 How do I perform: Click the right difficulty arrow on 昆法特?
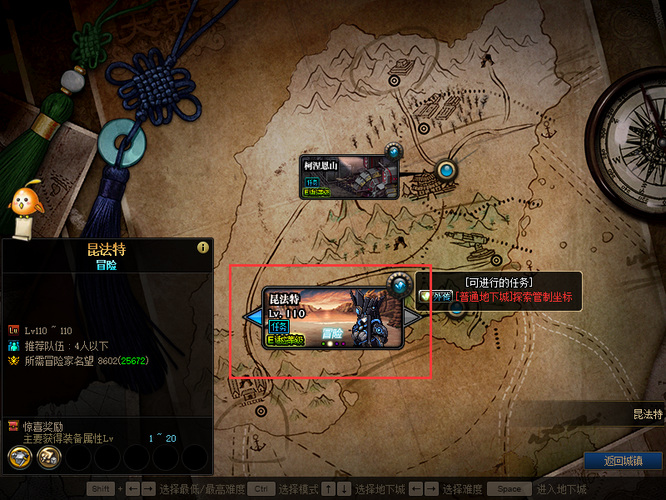(x=411, y=316)
